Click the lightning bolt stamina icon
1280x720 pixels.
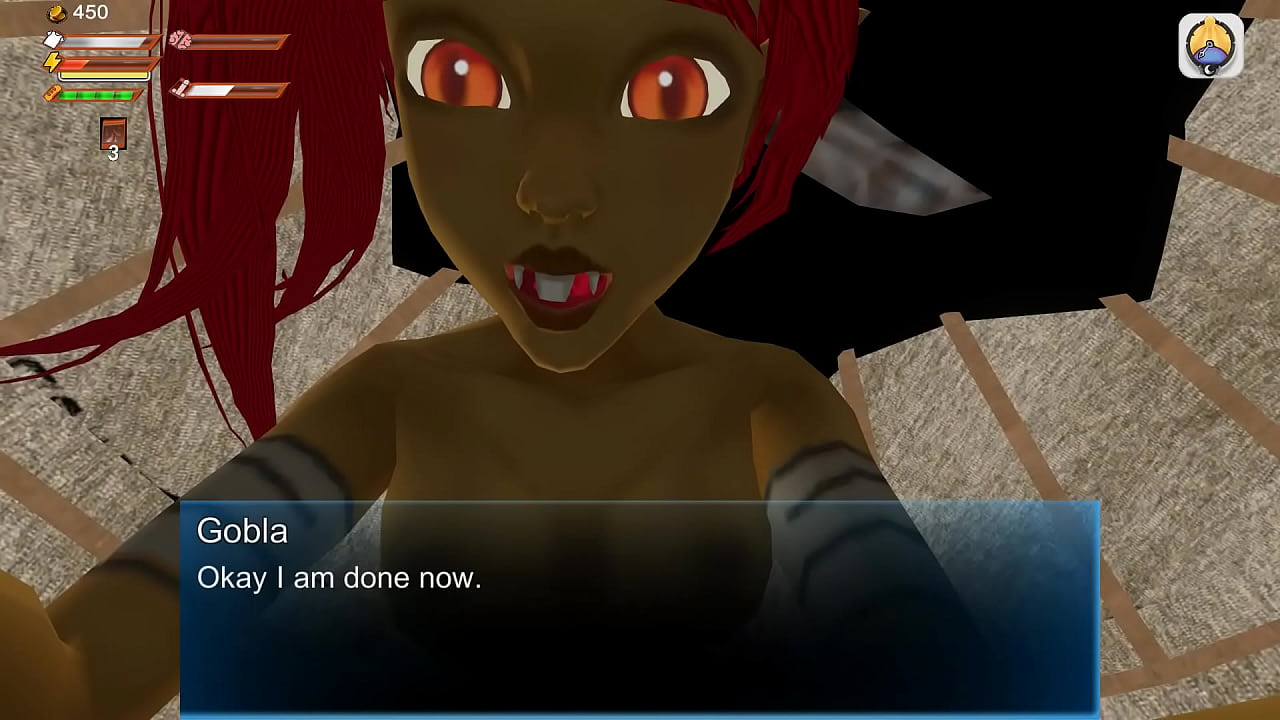pos(52,62)
